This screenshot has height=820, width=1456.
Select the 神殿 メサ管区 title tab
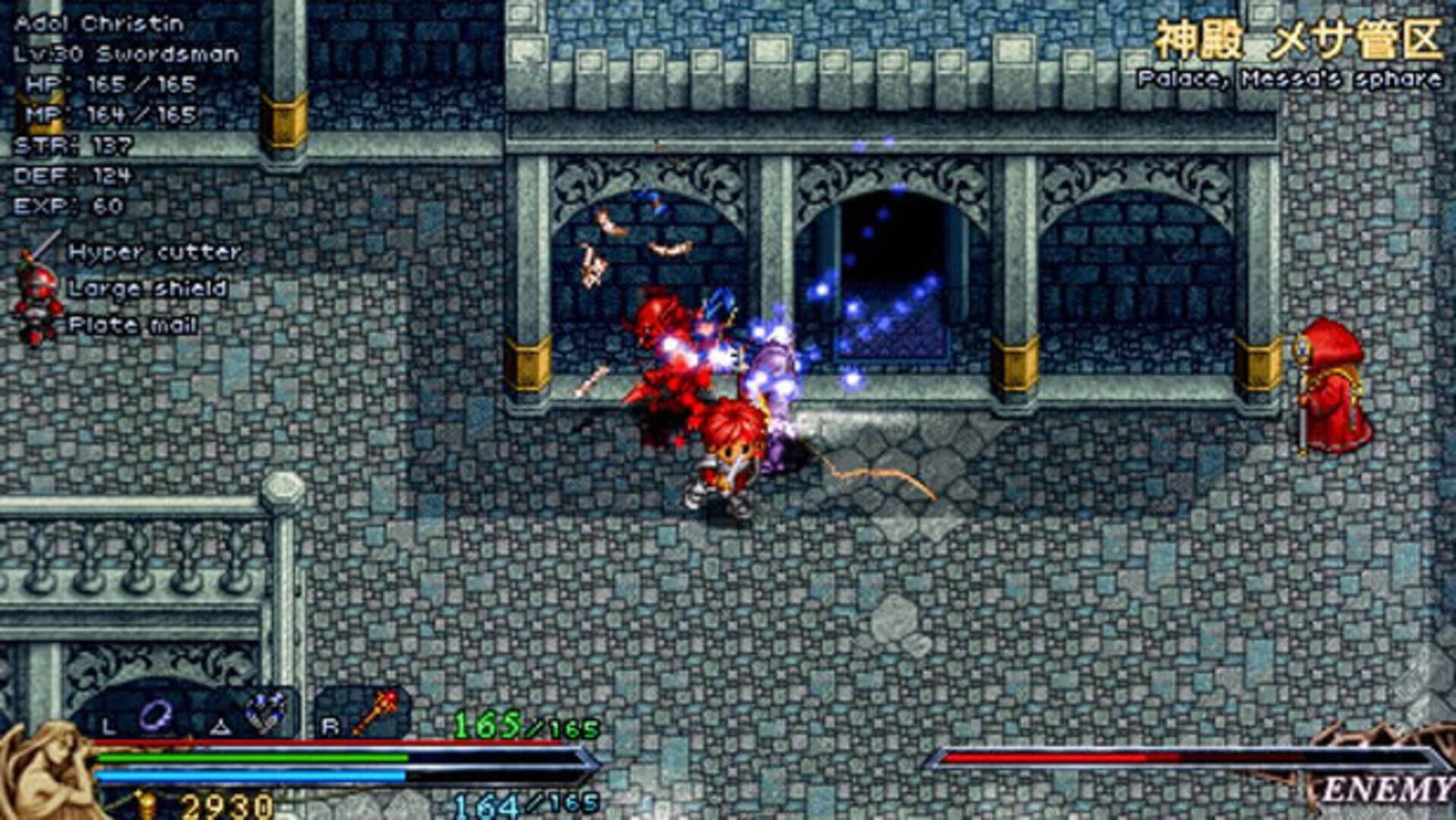pyautogui.click(x=1299, y=38)
